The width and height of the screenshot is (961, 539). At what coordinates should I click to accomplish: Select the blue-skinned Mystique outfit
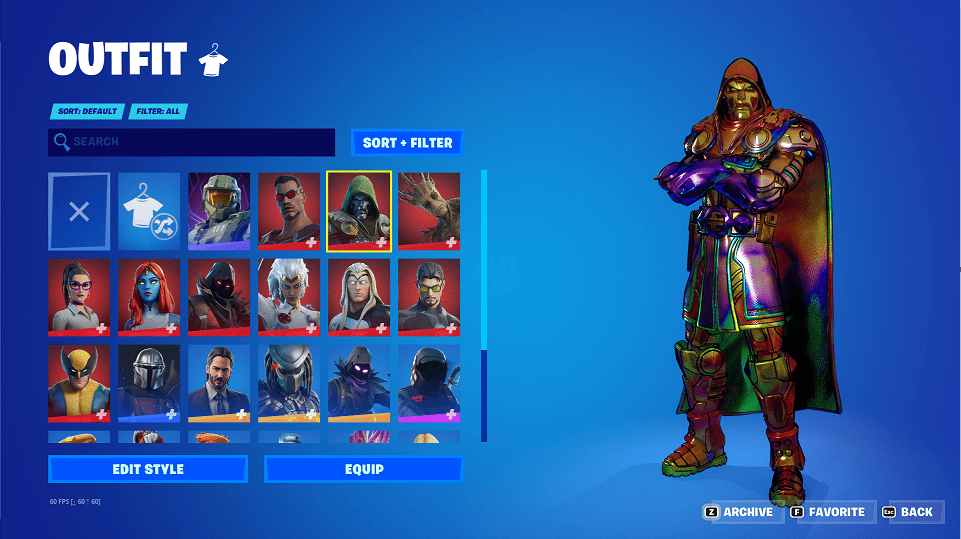149,297
